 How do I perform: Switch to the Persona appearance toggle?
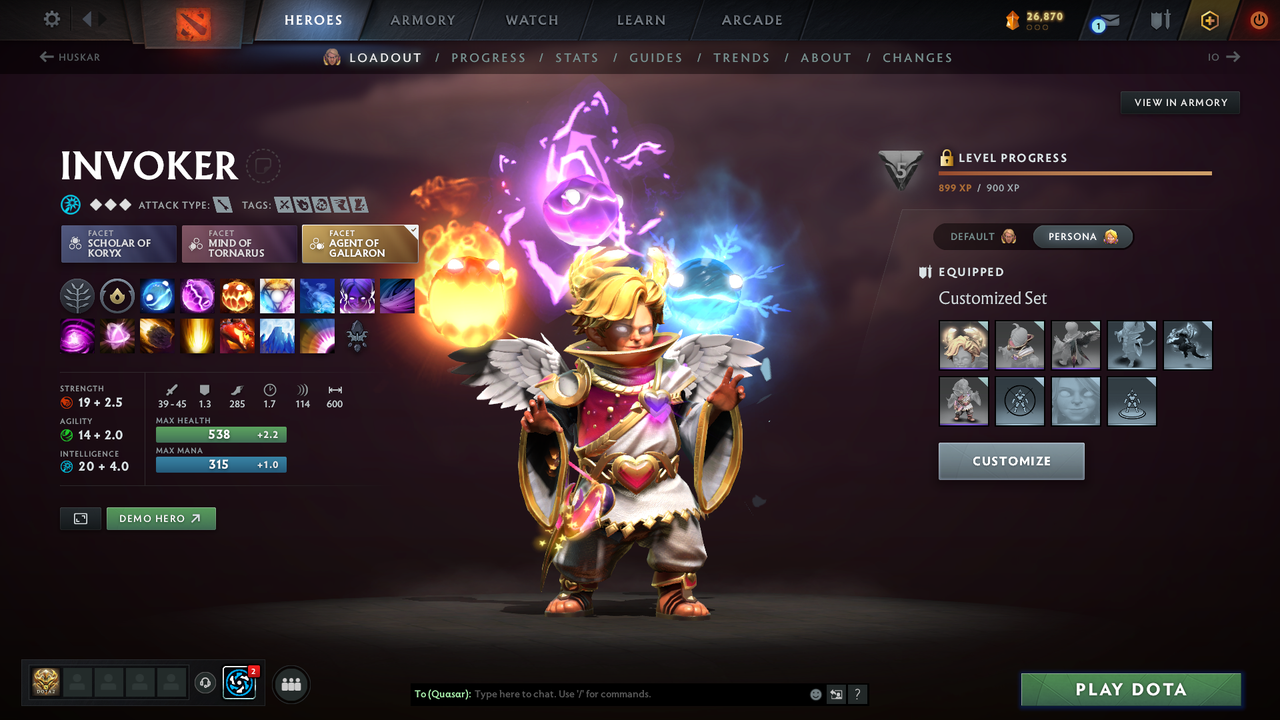coord(1083,236)
